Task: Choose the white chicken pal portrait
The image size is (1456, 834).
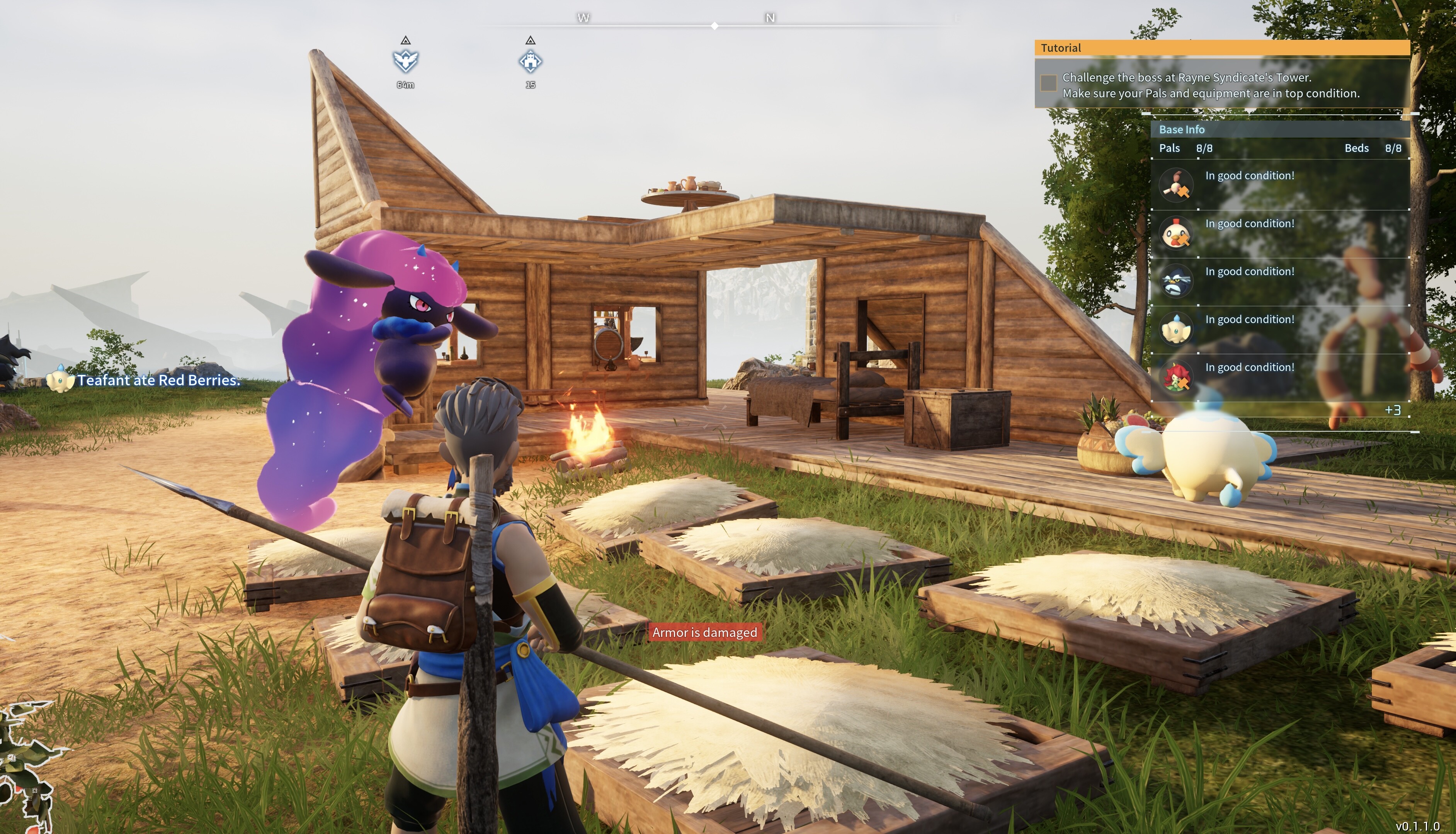Action: (1176, 233)
